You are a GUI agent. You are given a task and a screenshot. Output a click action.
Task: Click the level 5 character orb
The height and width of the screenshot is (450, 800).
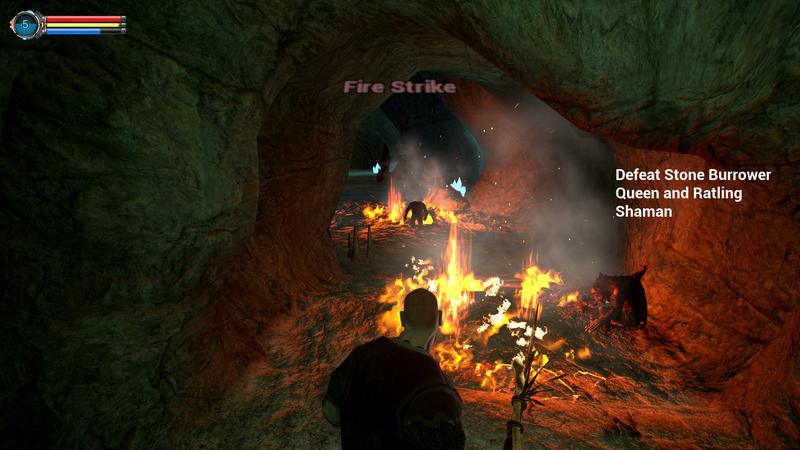[26, 24]
